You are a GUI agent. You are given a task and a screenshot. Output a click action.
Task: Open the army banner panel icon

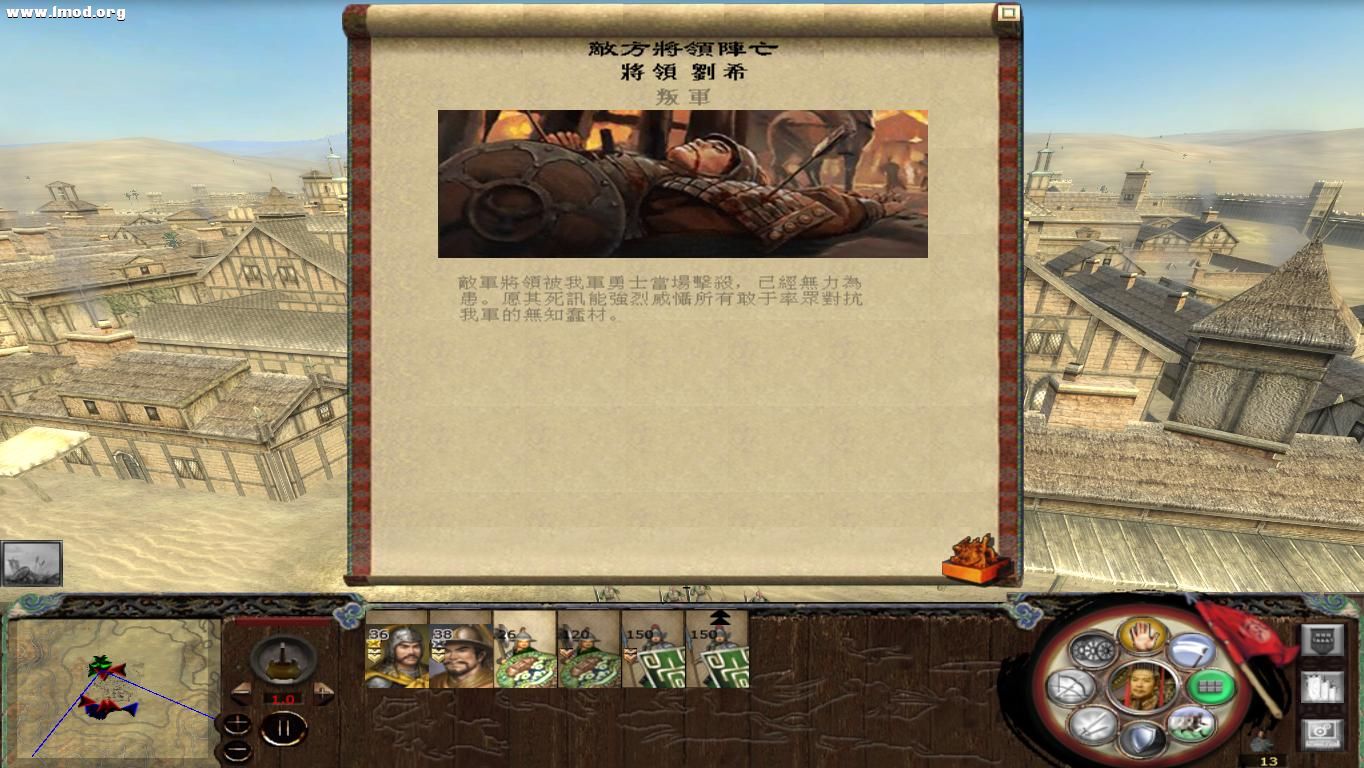point(1321,639)
